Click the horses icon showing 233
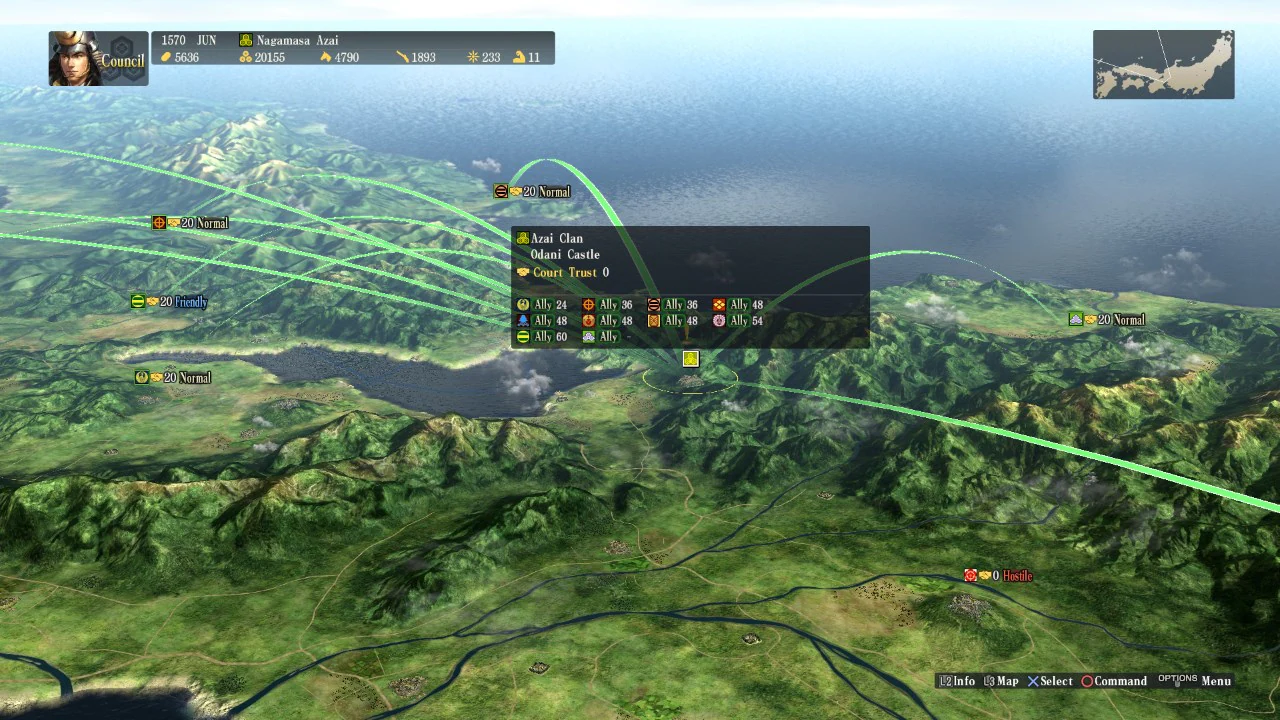This screenshot has width=1280, height=720. (472, 57)
